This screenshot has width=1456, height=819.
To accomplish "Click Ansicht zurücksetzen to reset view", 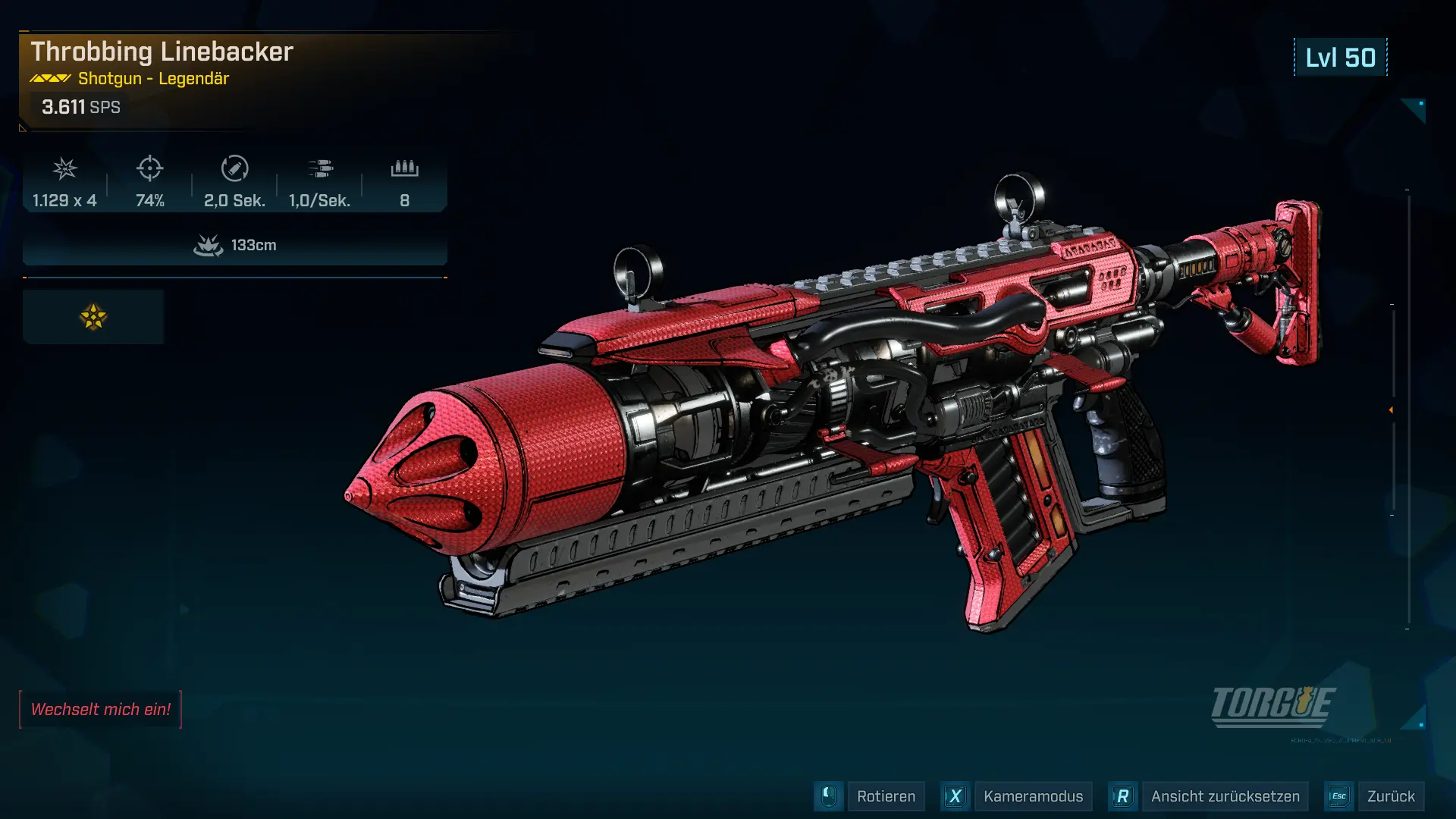I will 1225,796.
